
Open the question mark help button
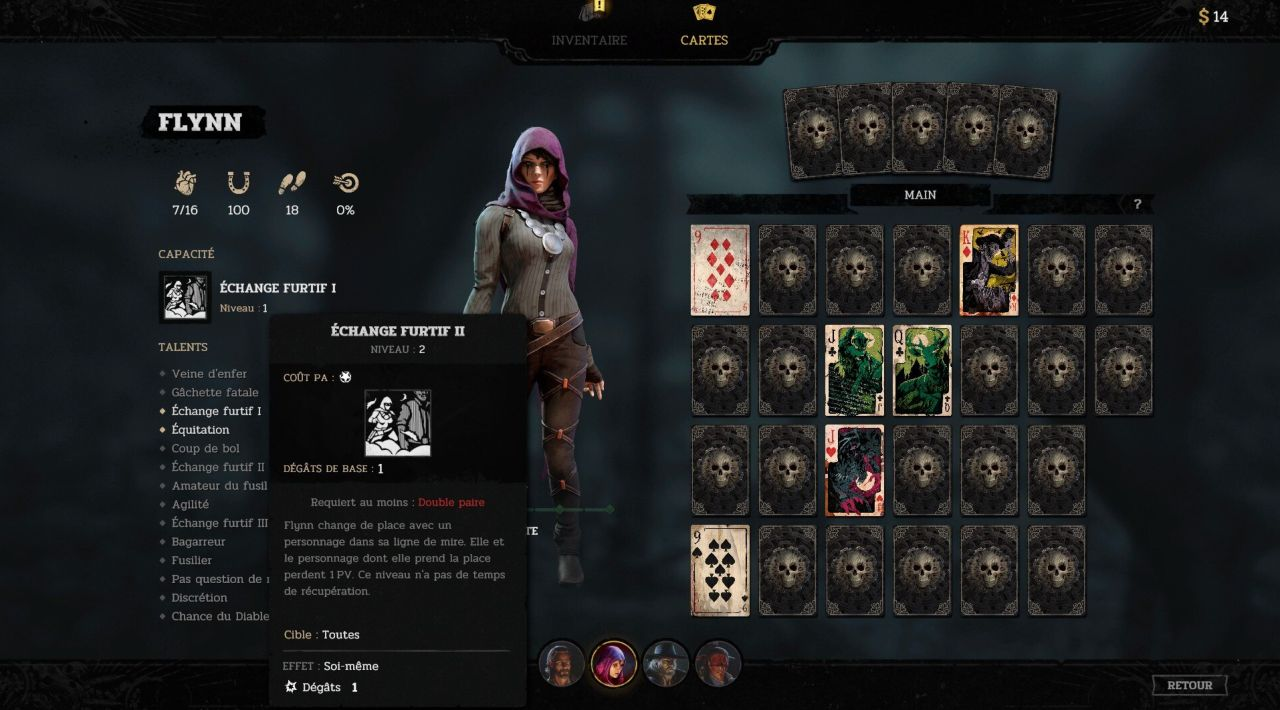[1137, 204]
